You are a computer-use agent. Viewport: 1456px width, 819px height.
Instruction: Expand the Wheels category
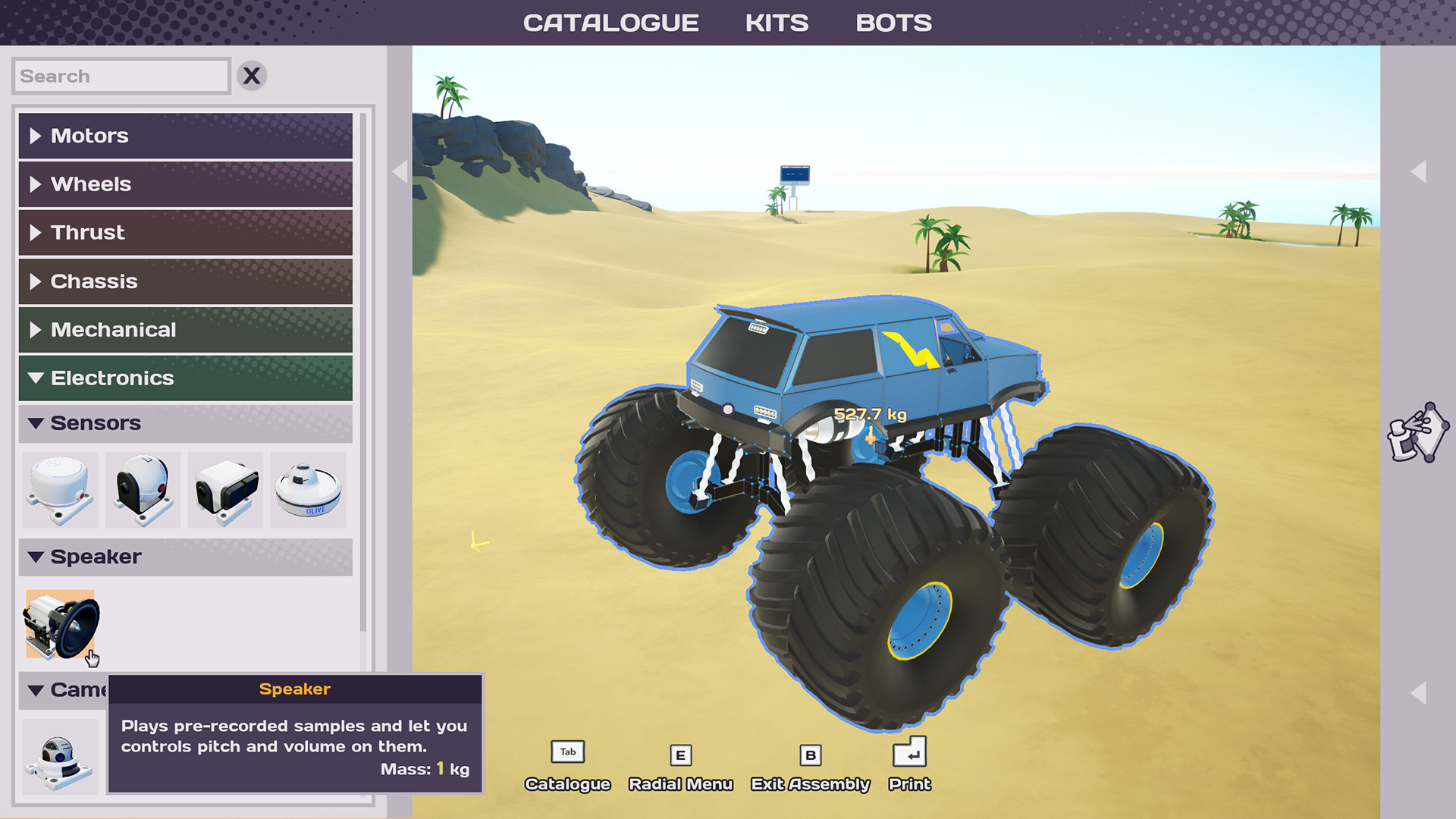185,184
